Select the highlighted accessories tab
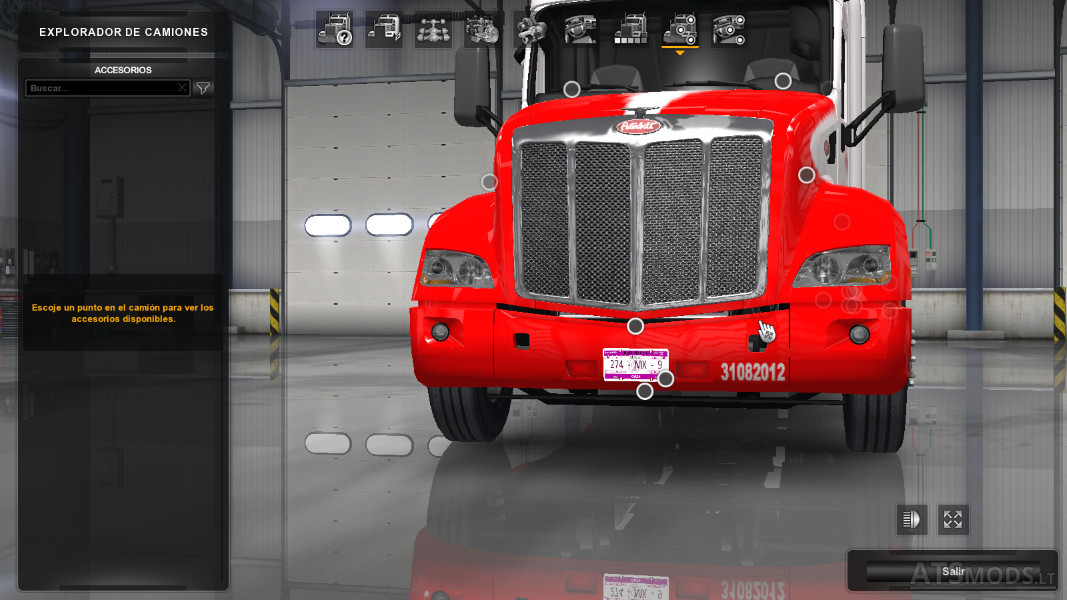The width and height of the screenshot is (1067, 600). click(680, 30)
